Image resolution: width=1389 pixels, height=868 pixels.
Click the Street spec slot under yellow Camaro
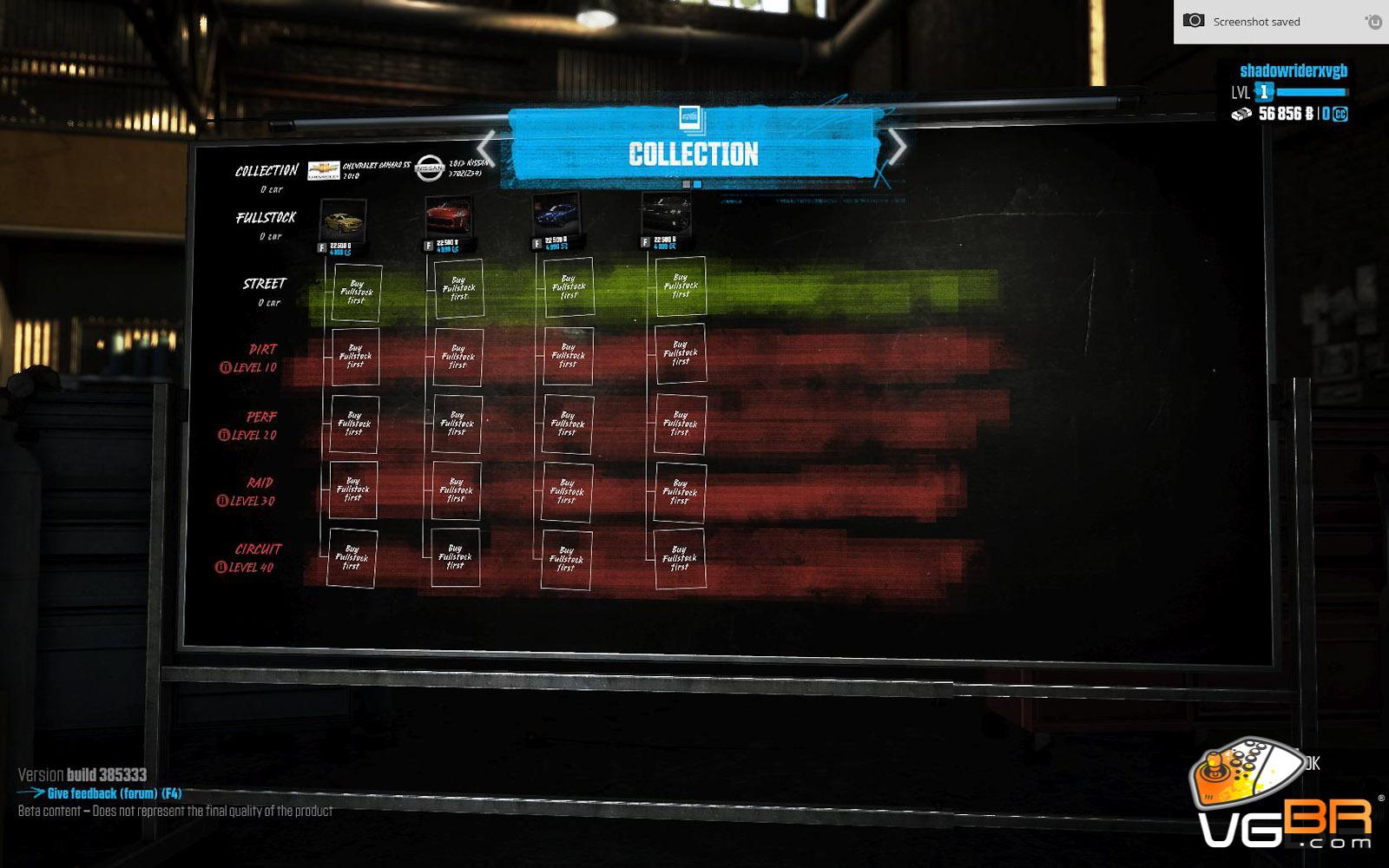356,291
